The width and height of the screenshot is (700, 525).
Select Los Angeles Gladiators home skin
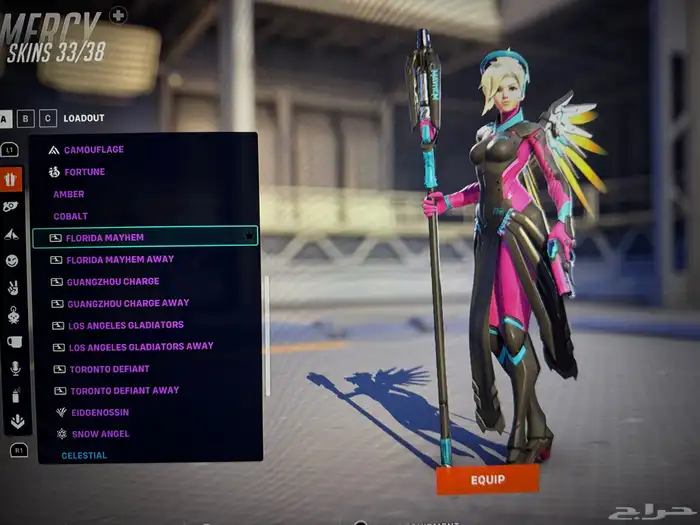(126, 325)
